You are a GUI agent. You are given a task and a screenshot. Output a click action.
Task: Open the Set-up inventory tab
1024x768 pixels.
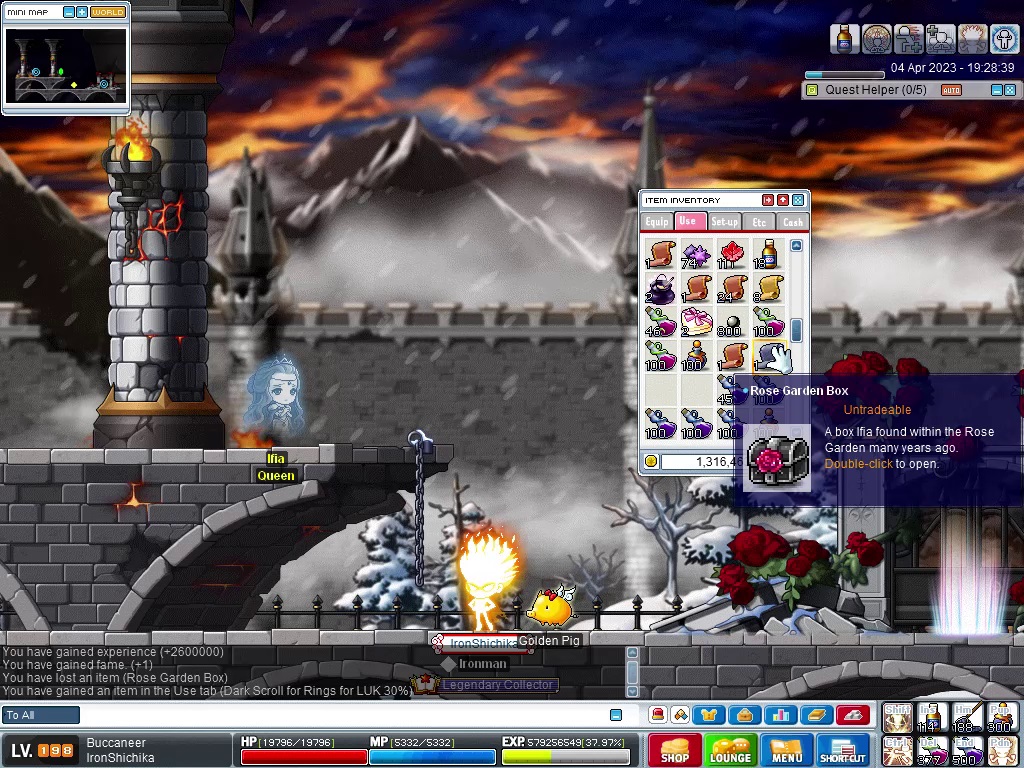(x=724, y=222)
